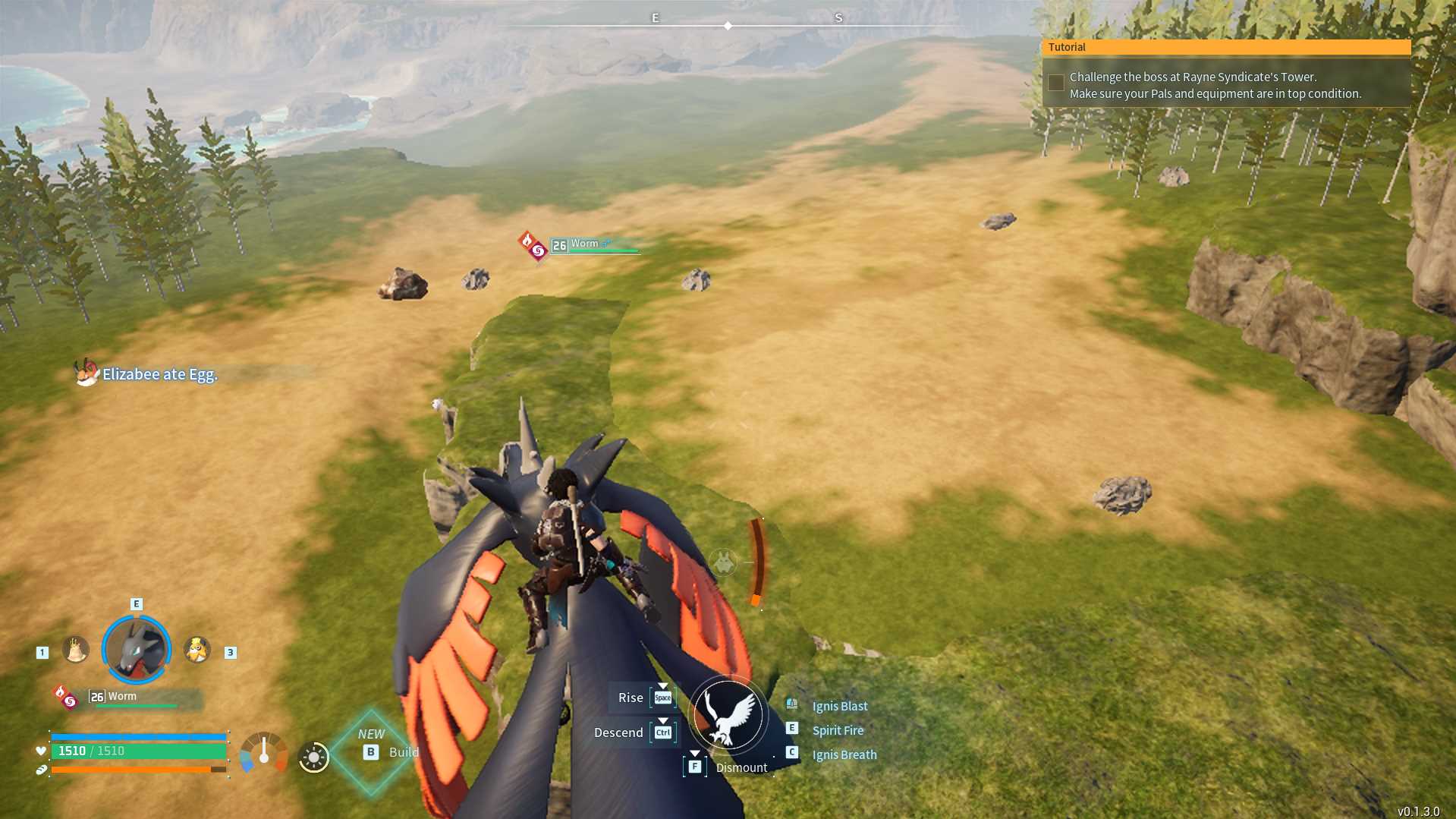Click the white bird mount emblem
The image size is (1456, 819).
click(x=728, y=715)
